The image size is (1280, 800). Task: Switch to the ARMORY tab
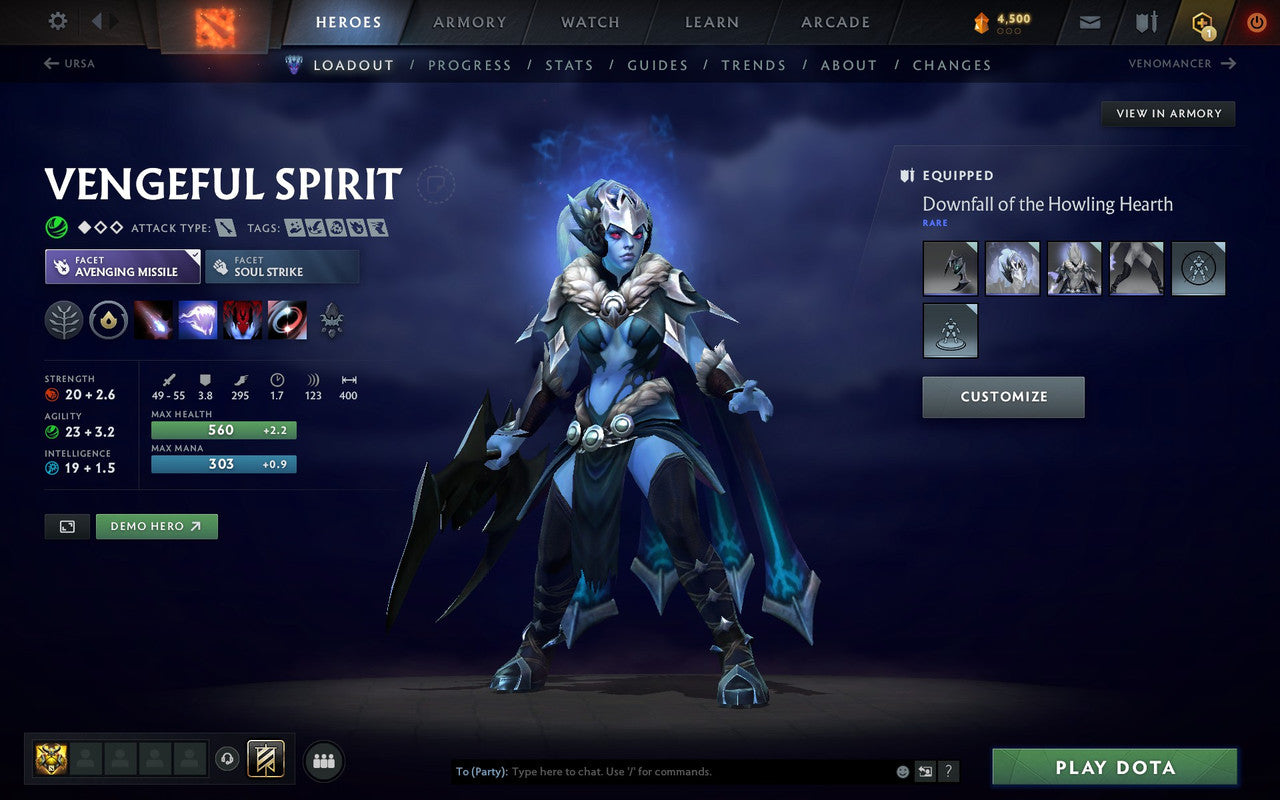coord(469,22)
